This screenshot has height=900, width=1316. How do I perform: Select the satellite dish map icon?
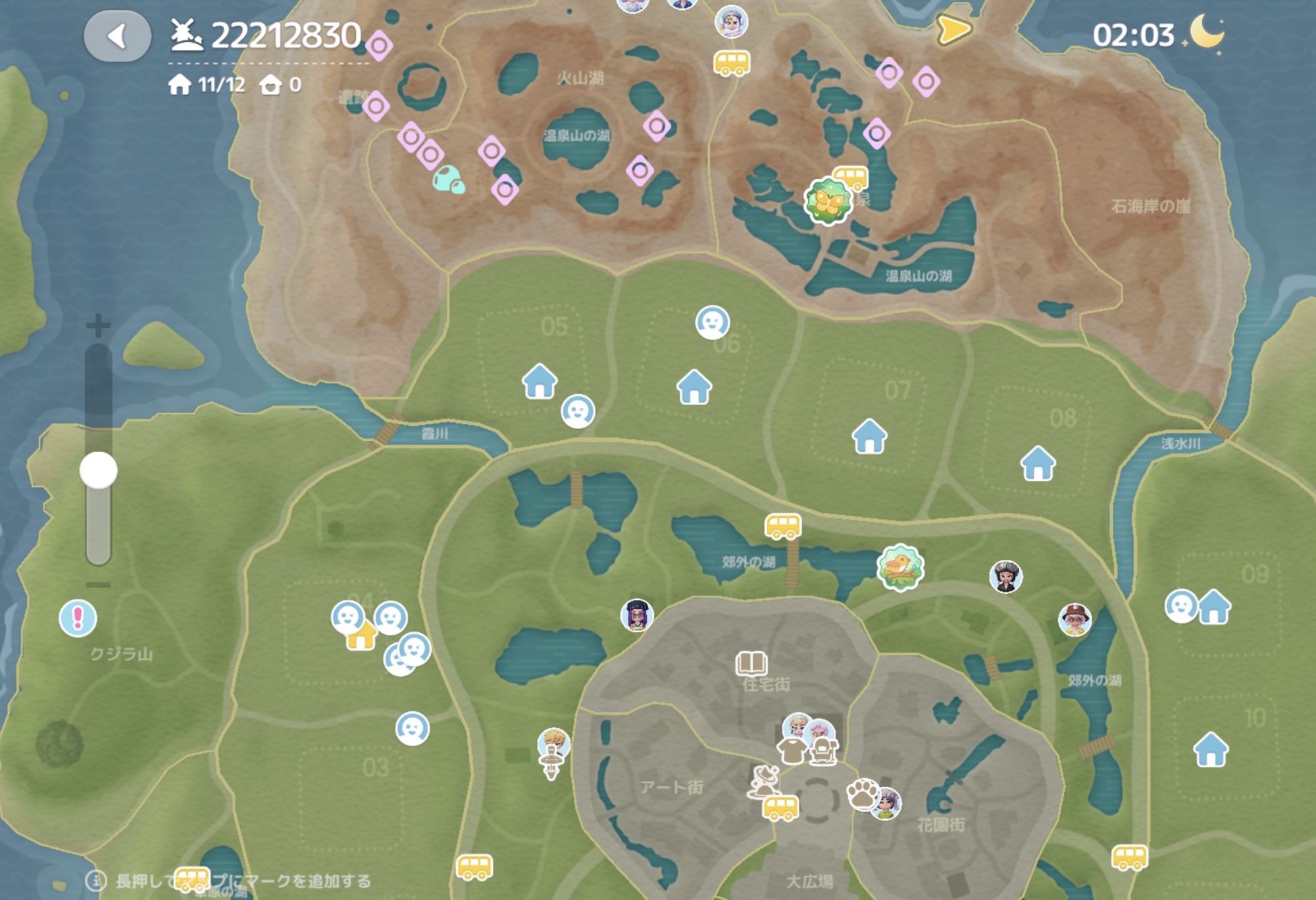[x=765, y=781]
